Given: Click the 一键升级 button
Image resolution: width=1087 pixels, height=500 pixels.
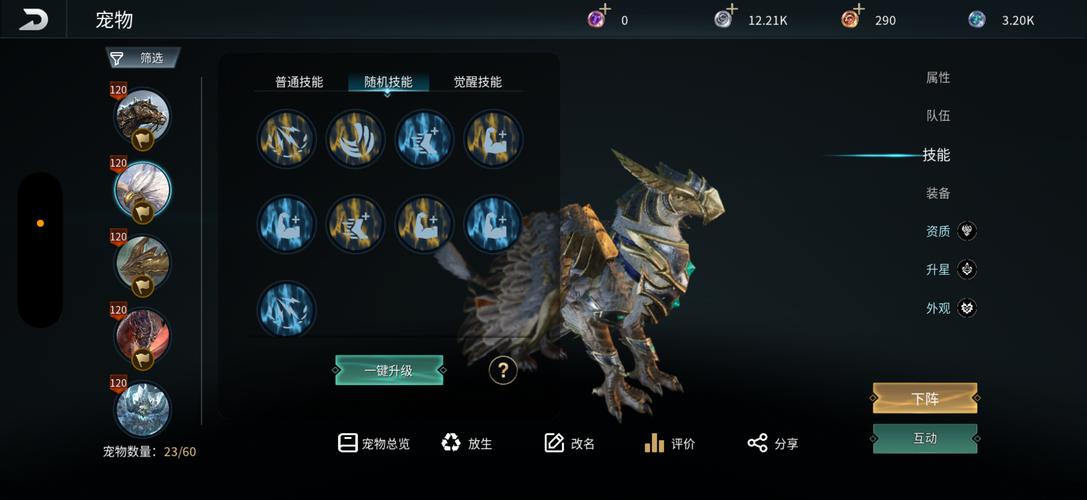Looking at the screenshot, I should coord(389,371).
